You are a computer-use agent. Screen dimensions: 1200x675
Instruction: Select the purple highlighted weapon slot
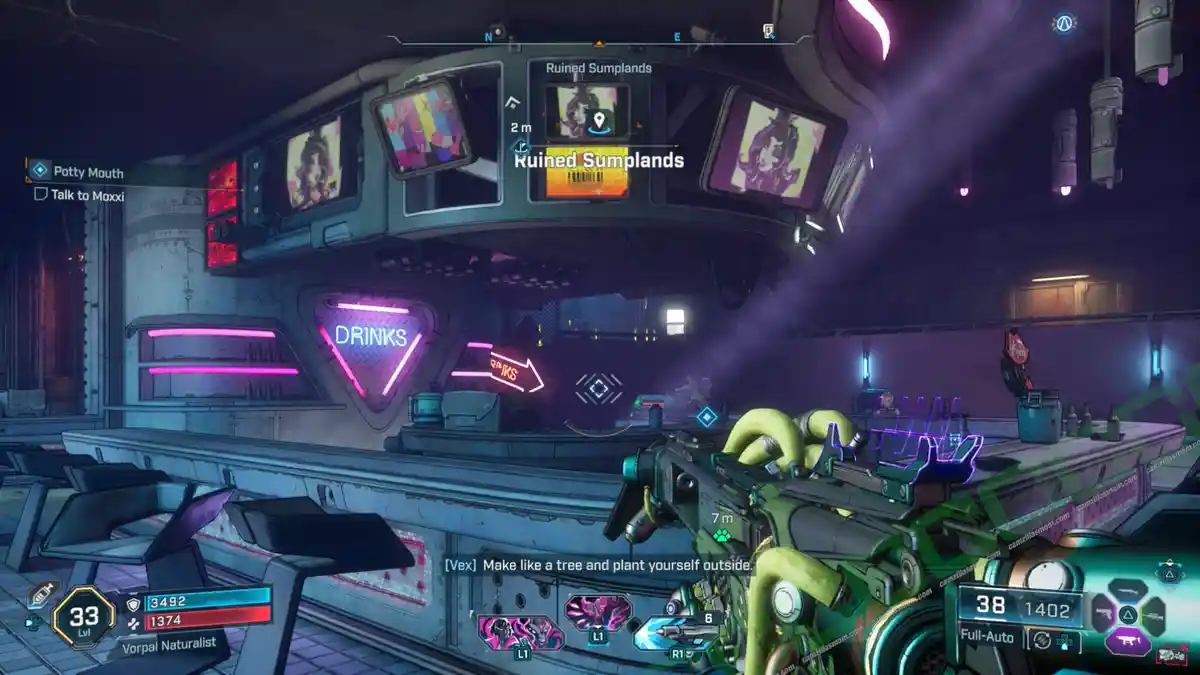1126,640
